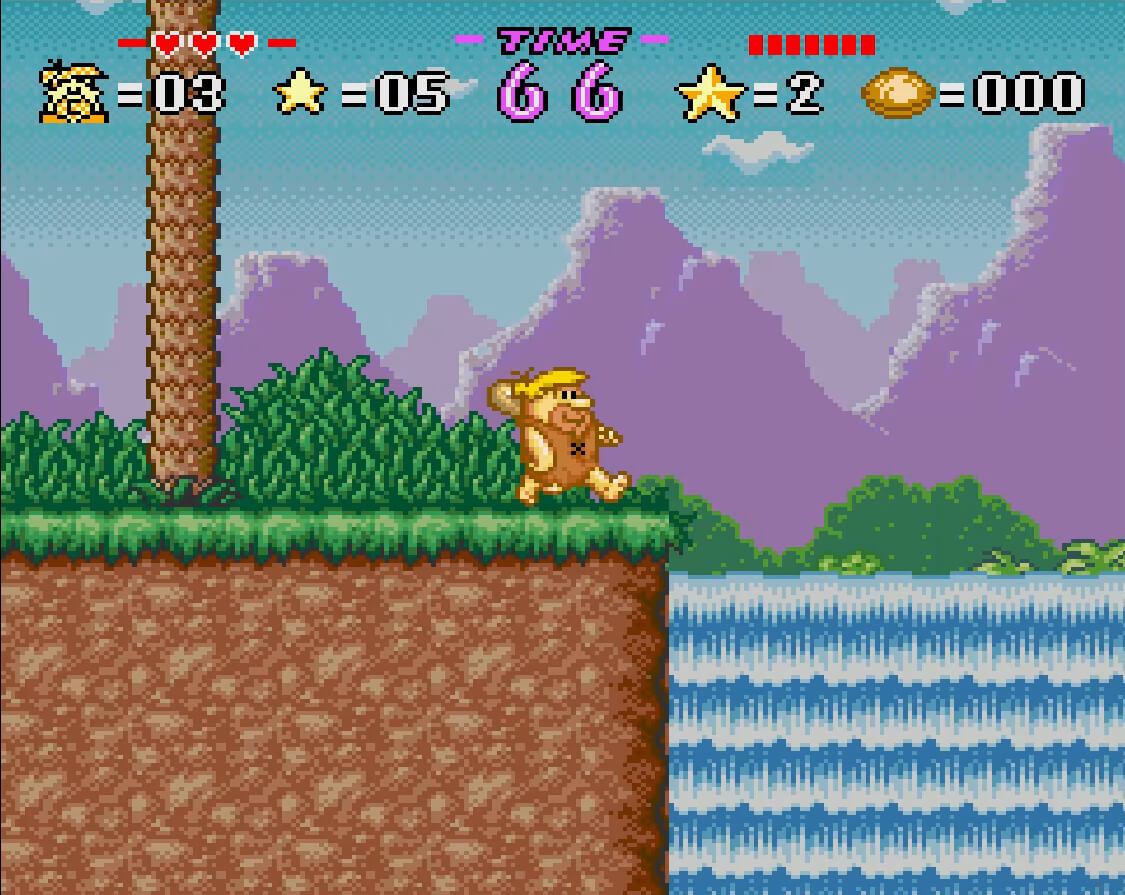
Task: Select the small pale star icon
Action: pos(301,93)
